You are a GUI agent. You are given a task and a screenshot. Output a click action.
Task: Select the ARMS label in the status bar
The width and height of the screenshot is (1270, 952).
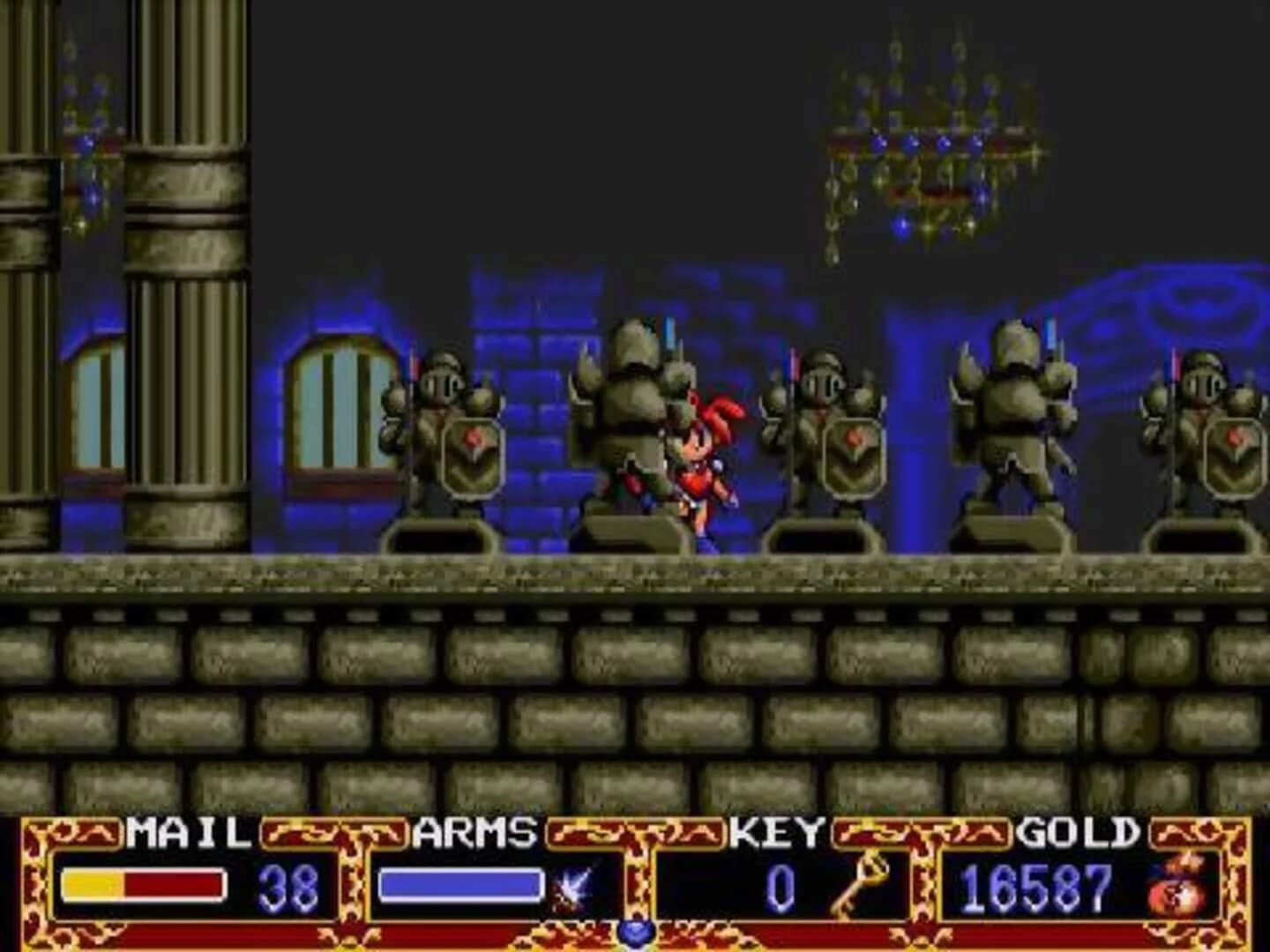[x=477, y=834]
